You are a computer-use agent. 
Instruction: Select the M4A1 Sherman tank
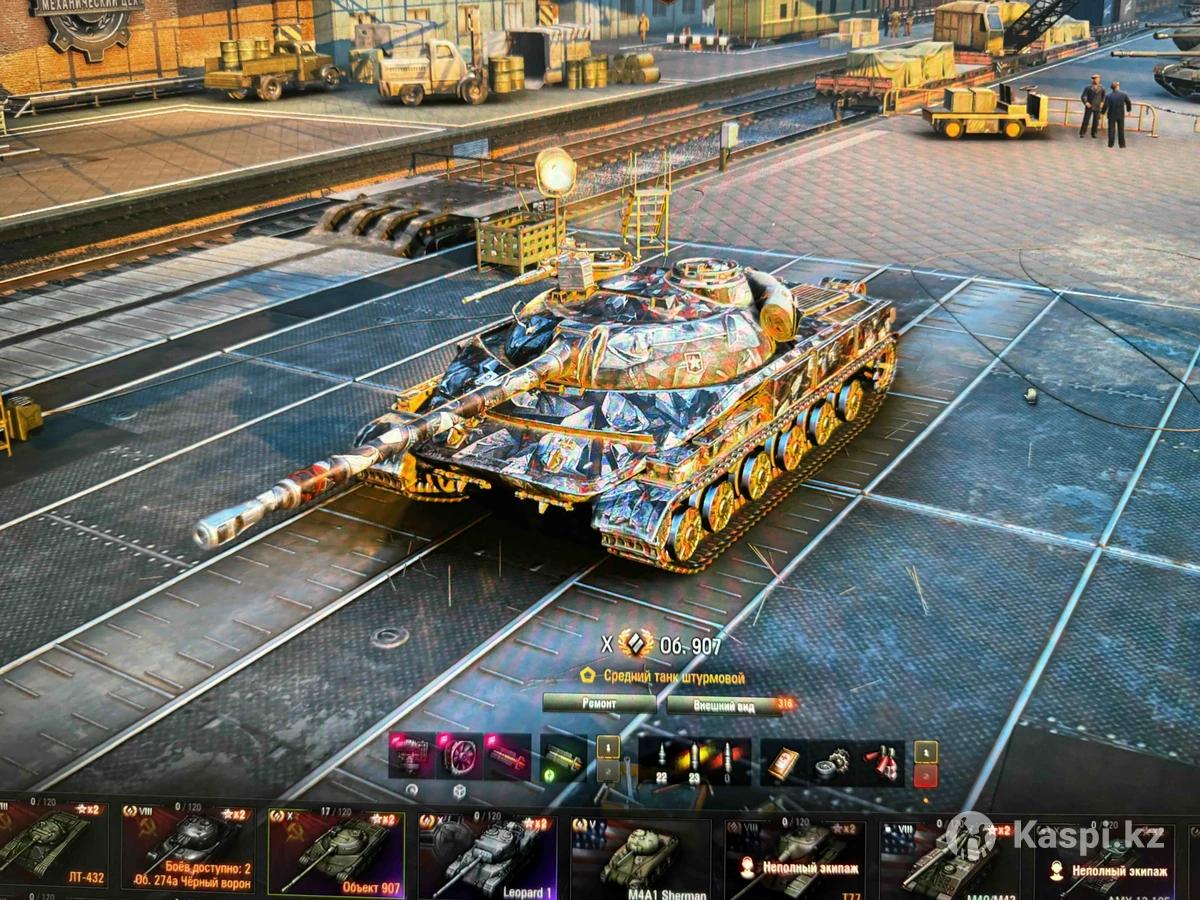(x=640, y=855)
